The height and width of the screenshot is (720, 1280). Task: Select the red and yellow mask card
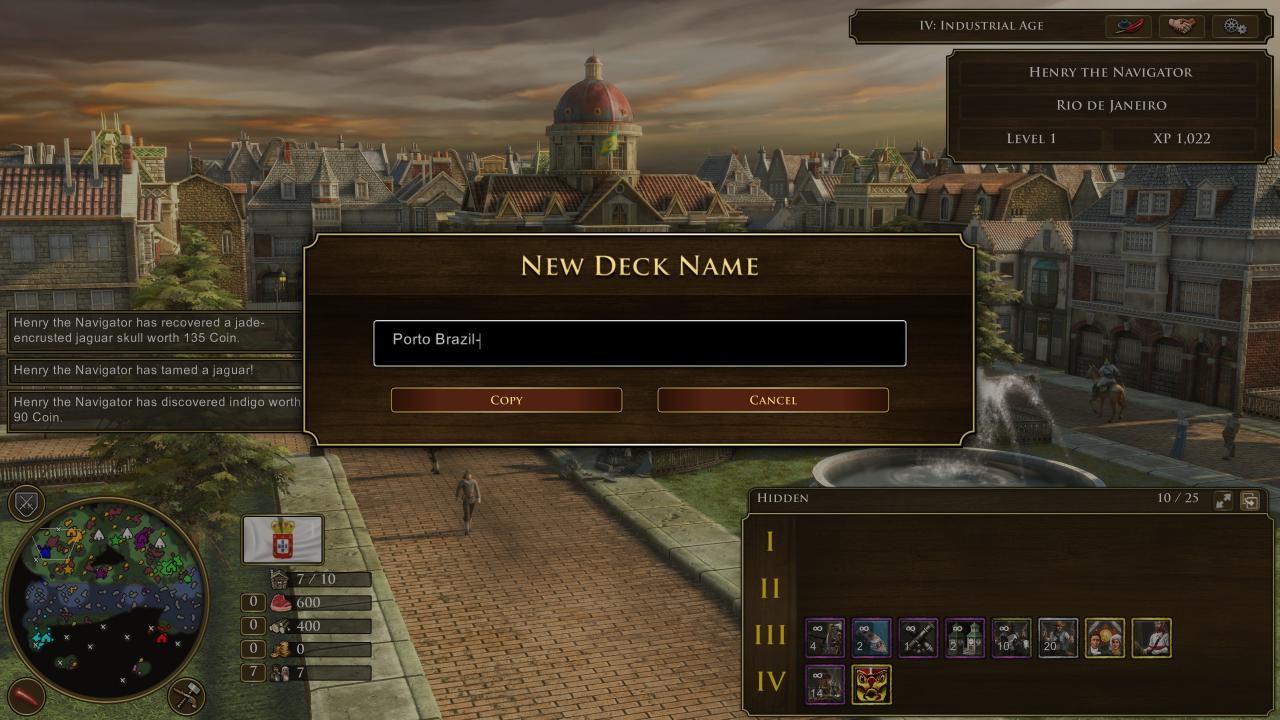pyautogui.click(x=871, y=685)
